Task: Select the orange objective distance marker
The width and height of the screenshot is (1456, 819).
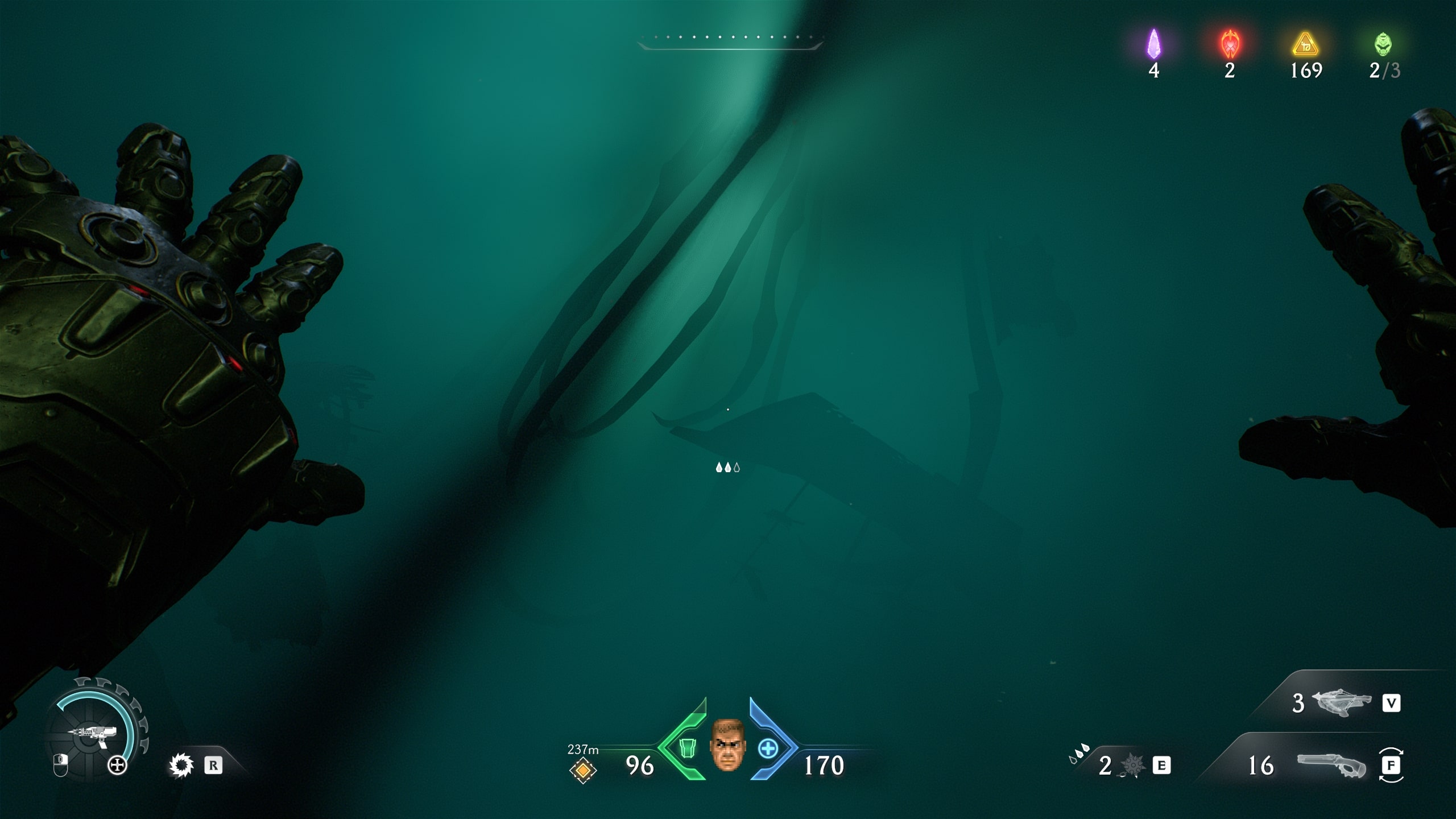Action: point(582,771)
